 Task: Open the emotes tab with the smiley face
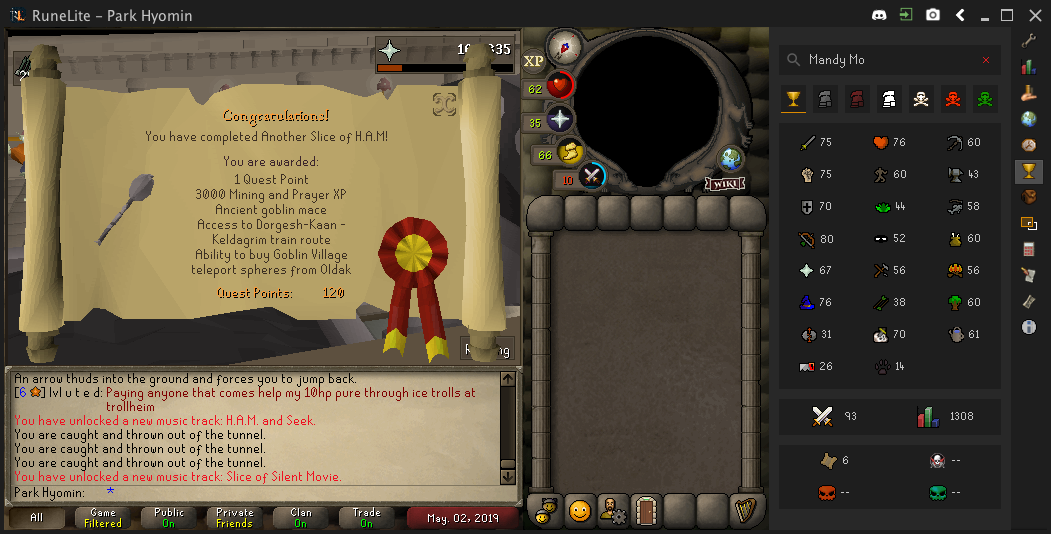580,510
